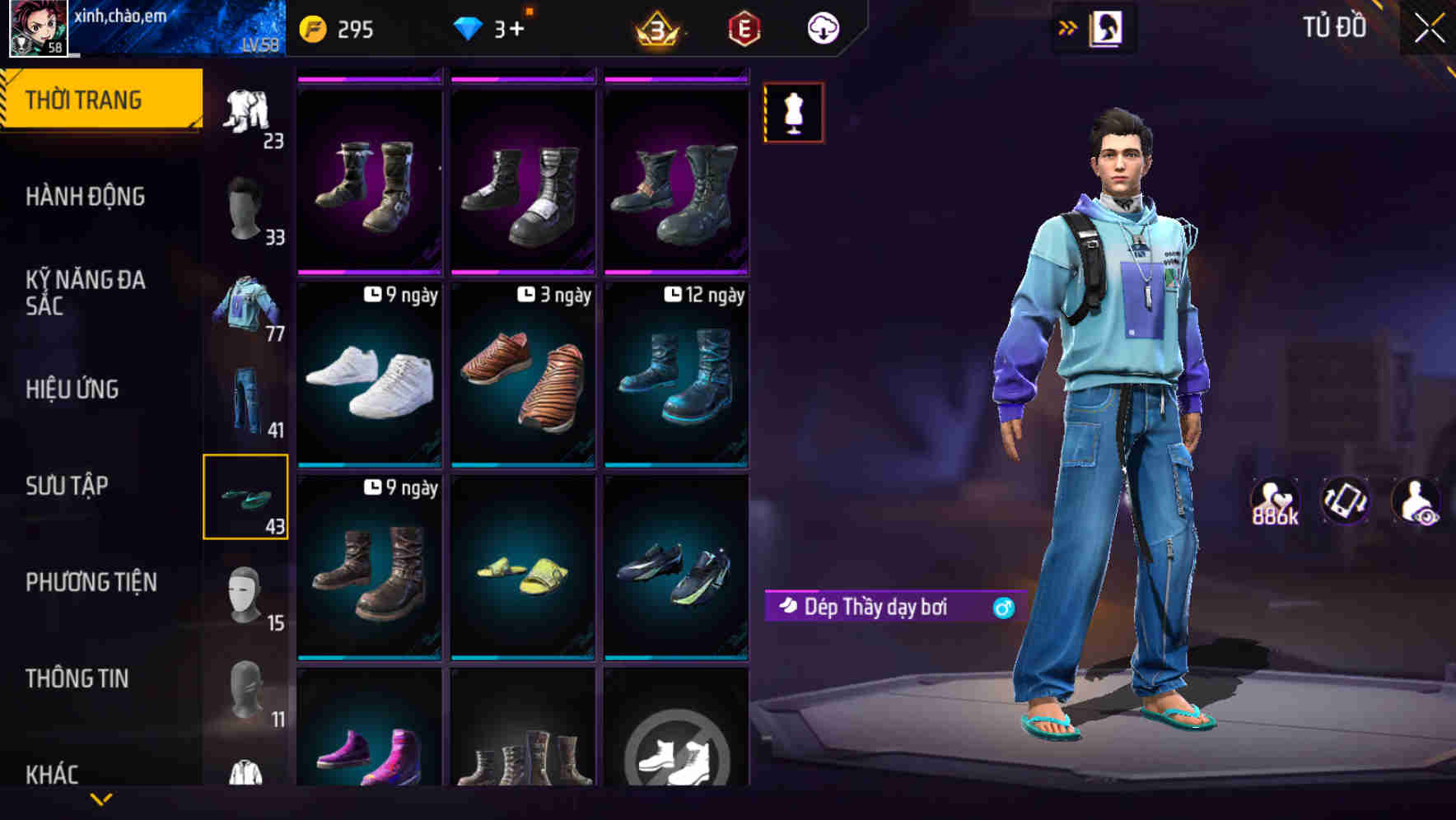Click the mannequin outfit preview icon
Screen dimensions: 1456x820
[x=793, y=113]
